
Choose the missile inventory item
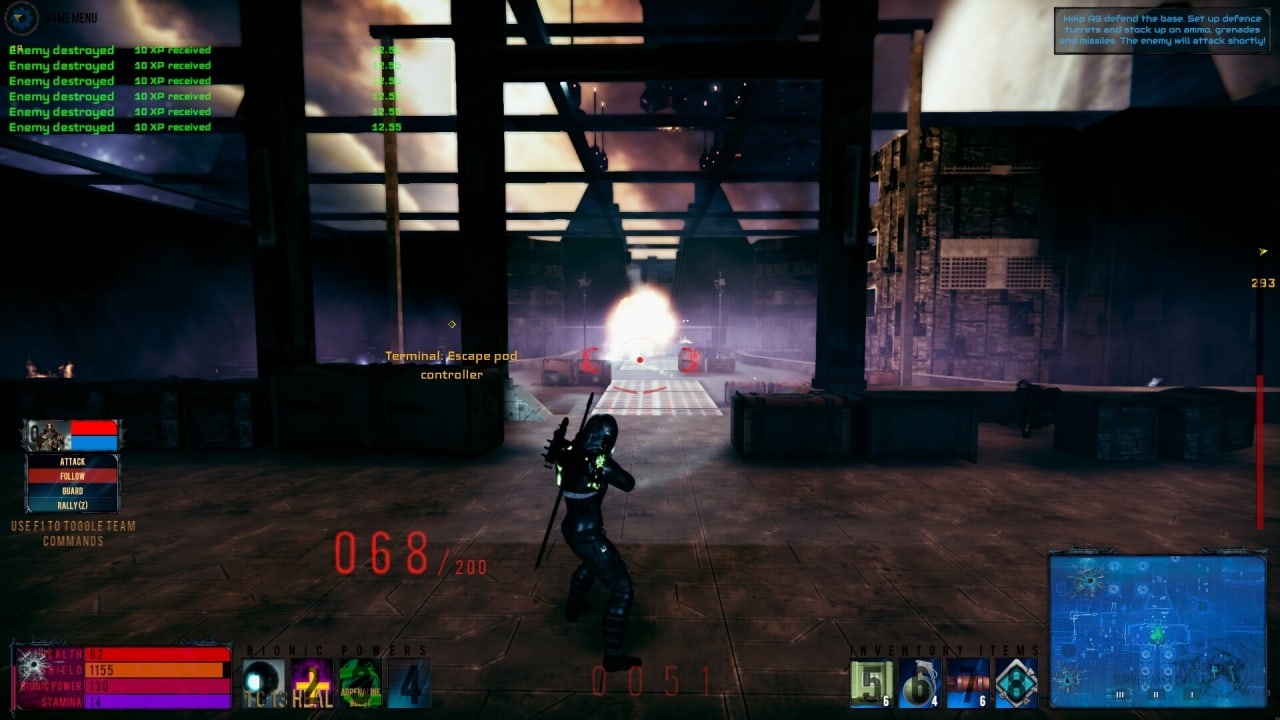968,684
